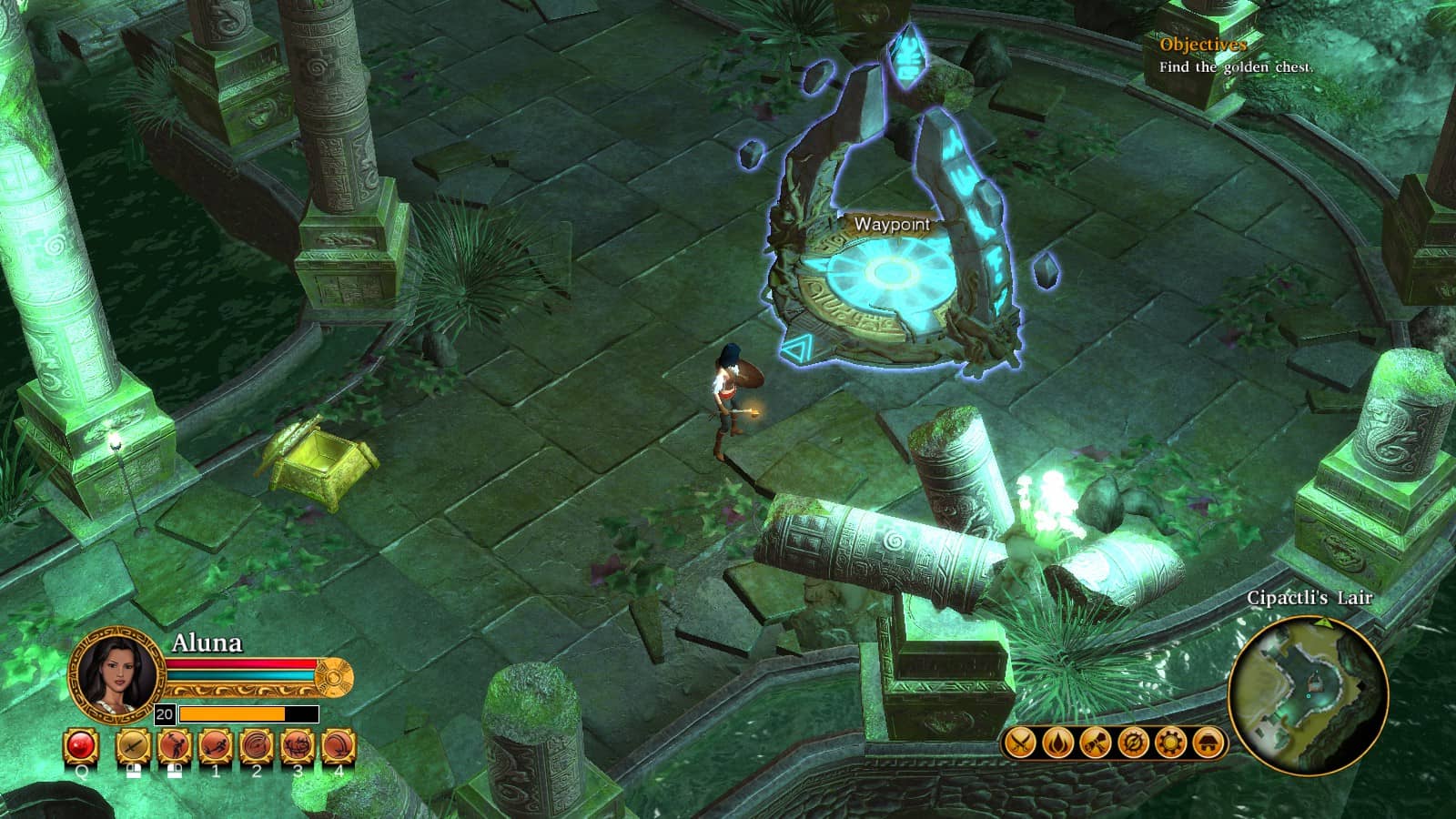Viewport: 1456px width, 819px height.
Task: Open the flame skills menu button
Action: pos(1057,743)
